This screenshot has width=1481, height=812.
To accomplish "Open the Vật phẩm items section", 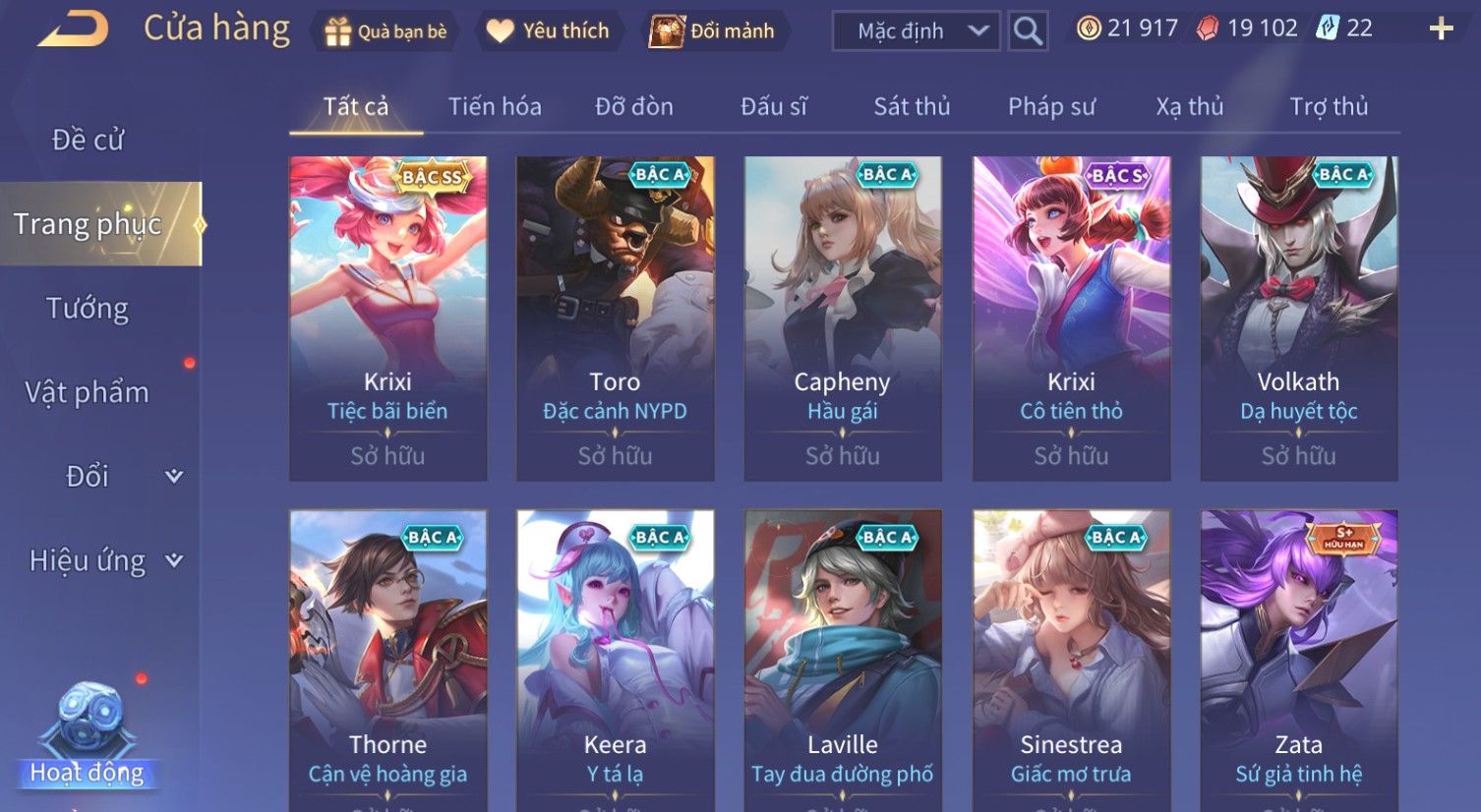I will (x=88, y=392).
